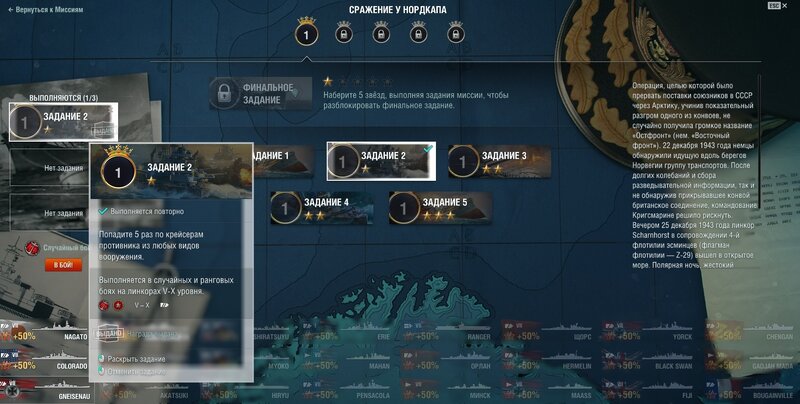Select the checked "Задание 2" tile in the grid

click(x=381, y=160)
